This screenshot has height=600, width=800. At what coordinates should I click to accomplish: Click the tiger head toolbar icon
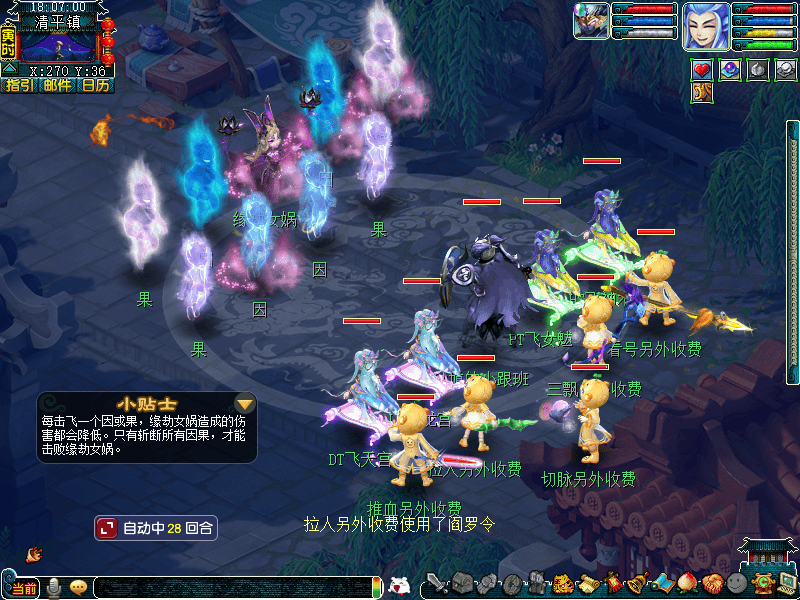point(562,584)
